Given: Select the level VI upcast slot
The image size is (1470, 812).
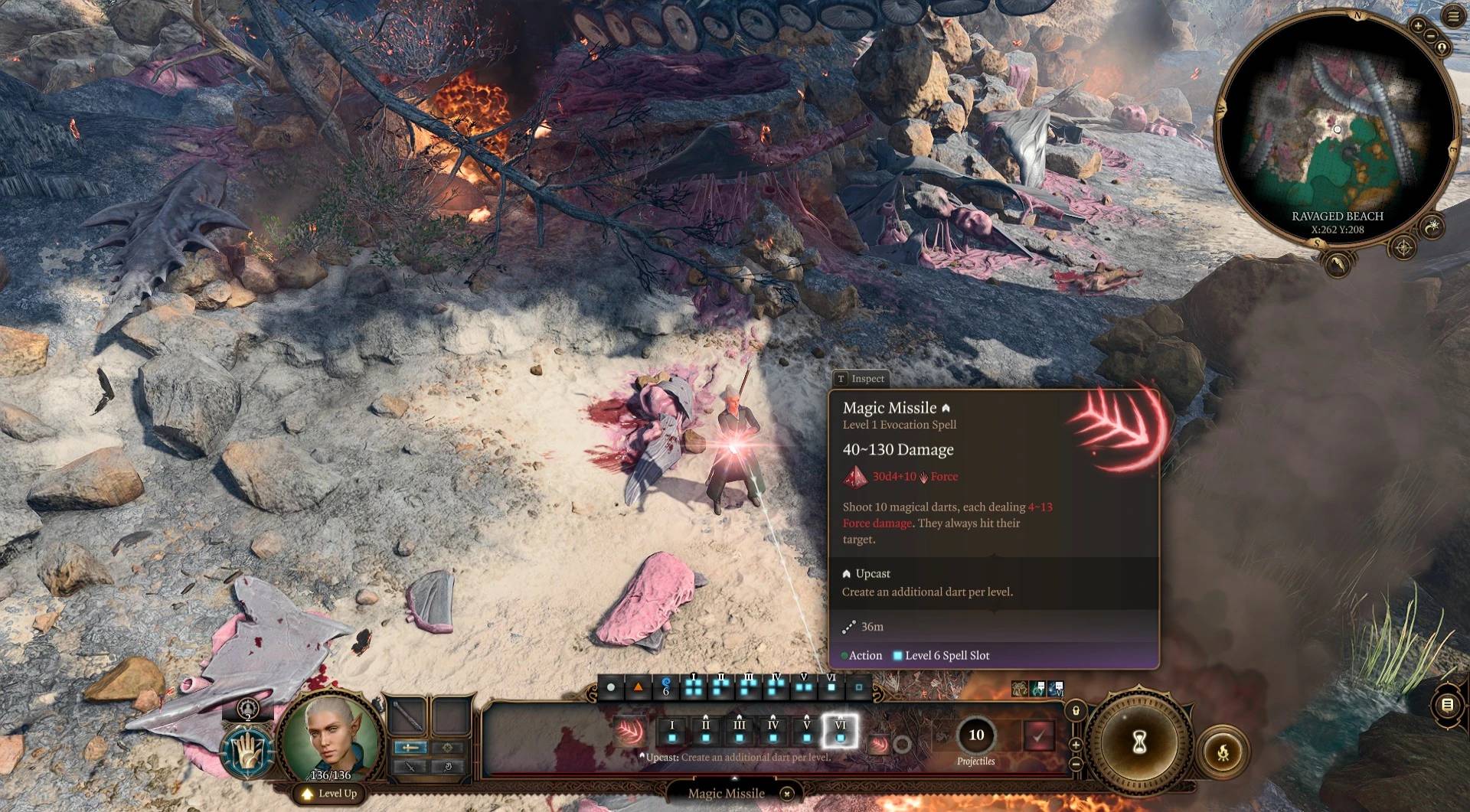Looking at the screenshot, I should coord(840,731).
